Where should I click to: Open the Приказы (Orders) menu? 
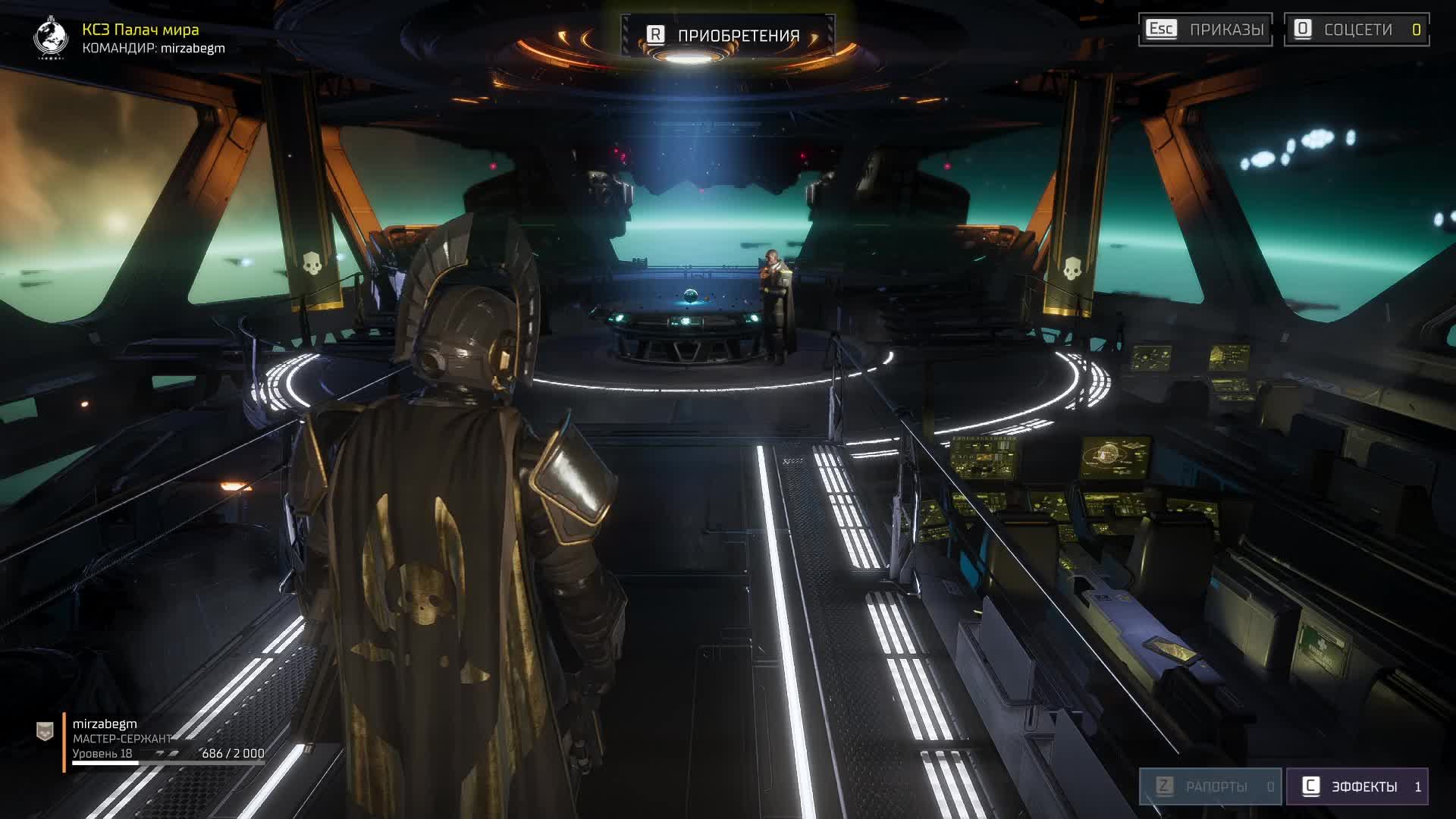(x=1205, y=30)
